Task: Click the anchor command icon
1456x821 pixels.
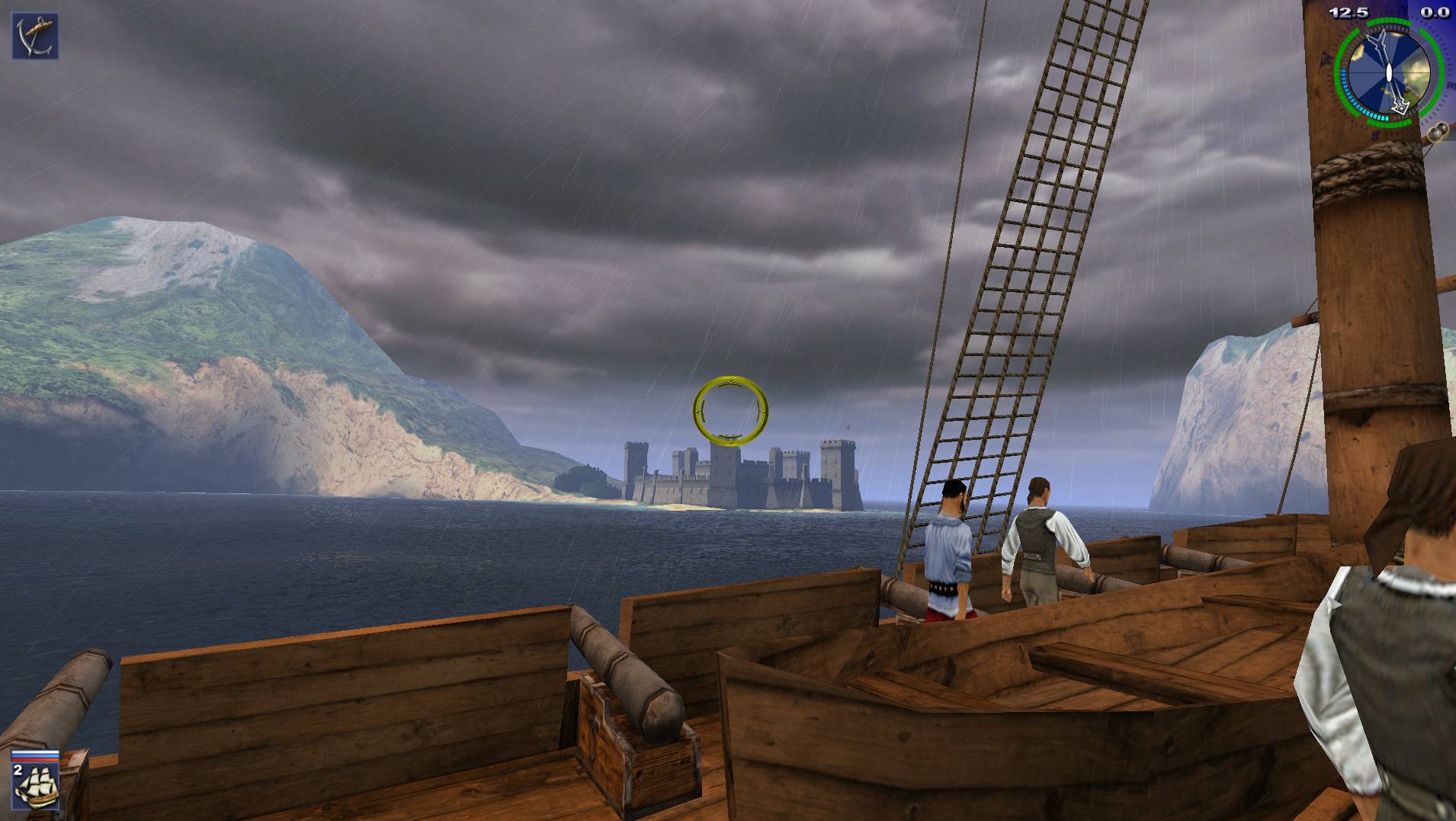Action: pos(35,36)
